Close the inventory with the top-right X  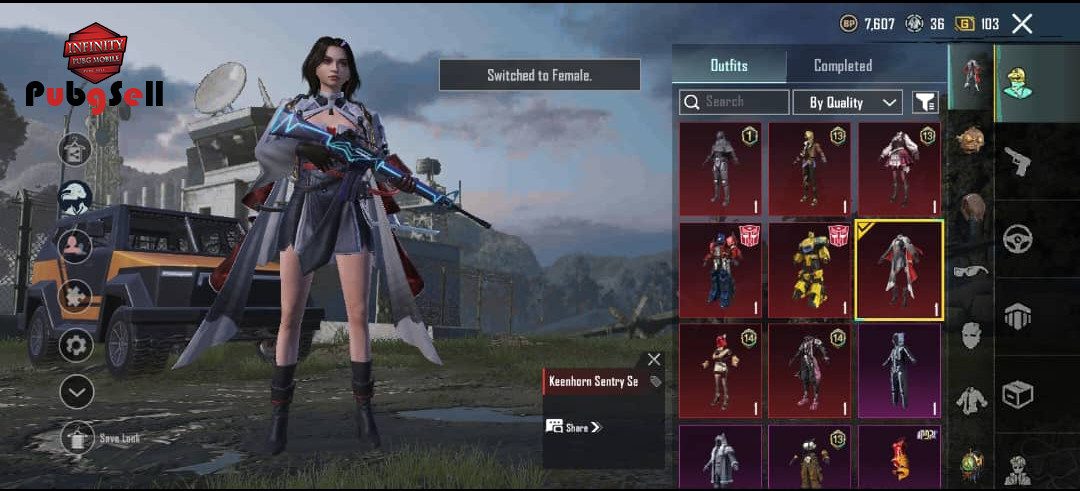coord(1021,24)
